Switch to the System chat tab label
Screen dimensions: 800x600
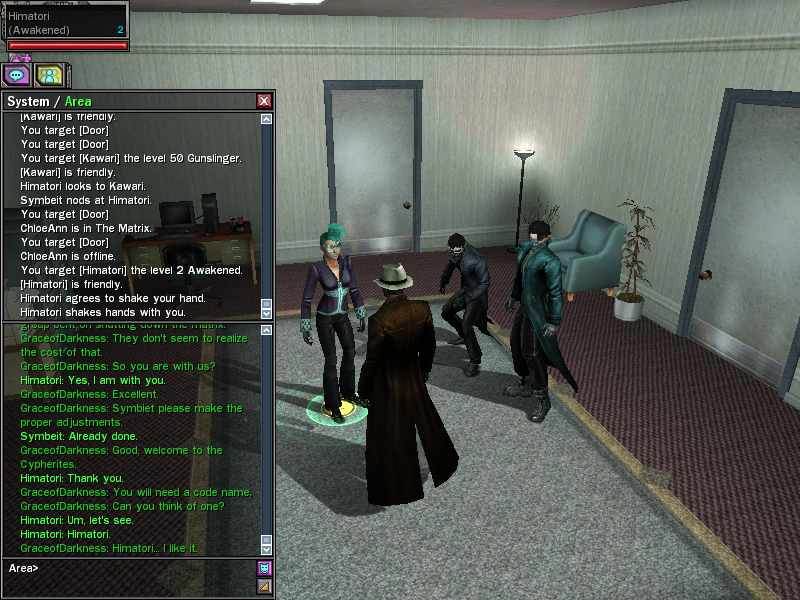pyautogui.click(x=30, y=101)
